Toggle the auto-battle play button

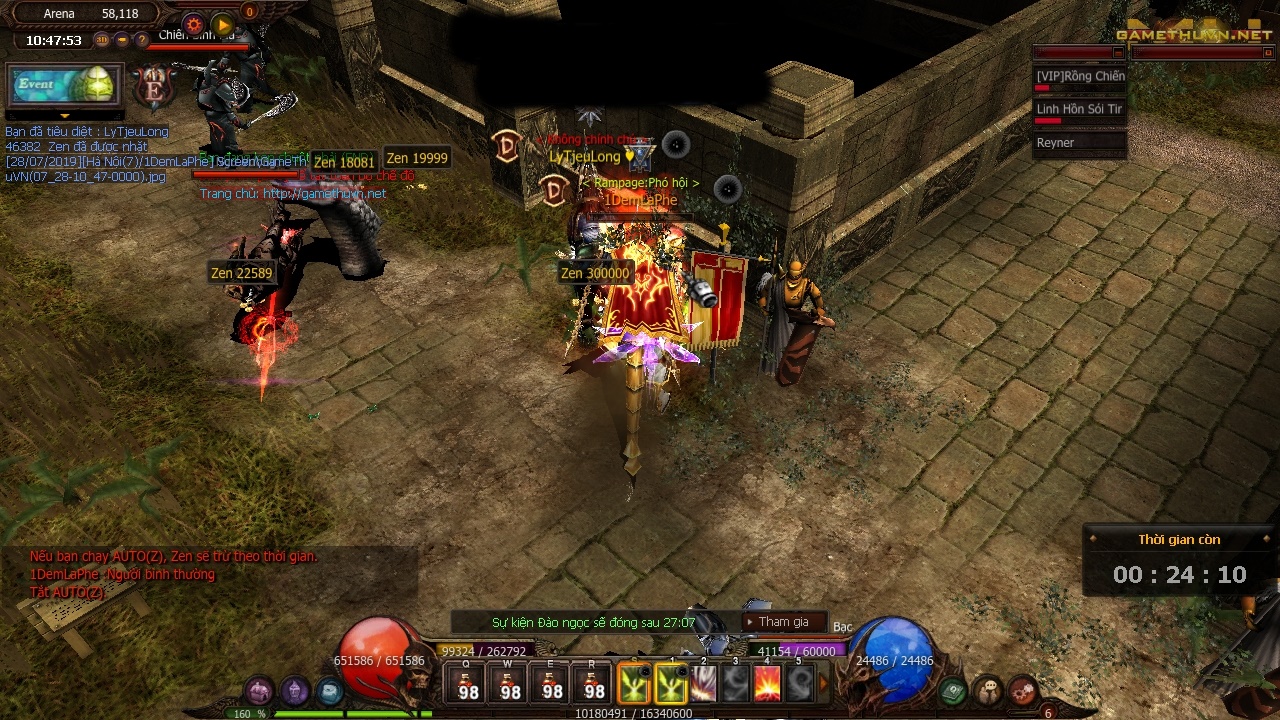pyautogui.click(x=222, y=25)
